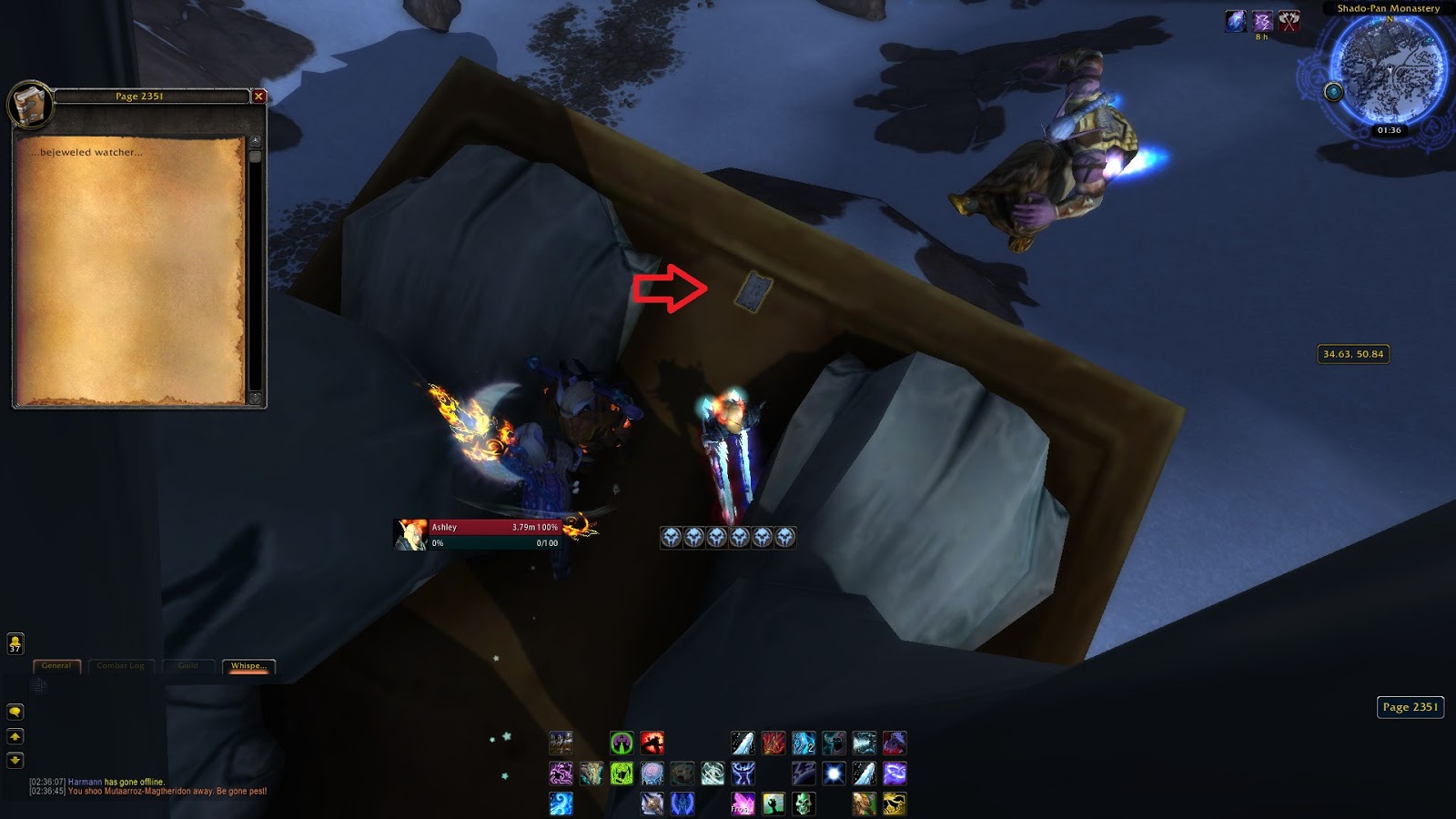Open the Death Gate portal ability icon
This screenshot has height=819, width=1456.
pos(621,743)
